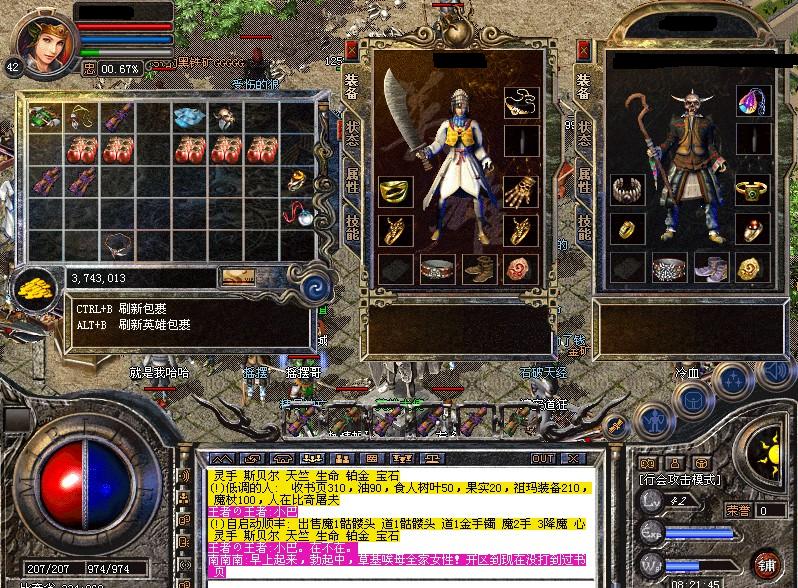798x588 pixels.
Task: Switch to 技能 tab on saber warrior's panel
Action: tap(352, 226)
